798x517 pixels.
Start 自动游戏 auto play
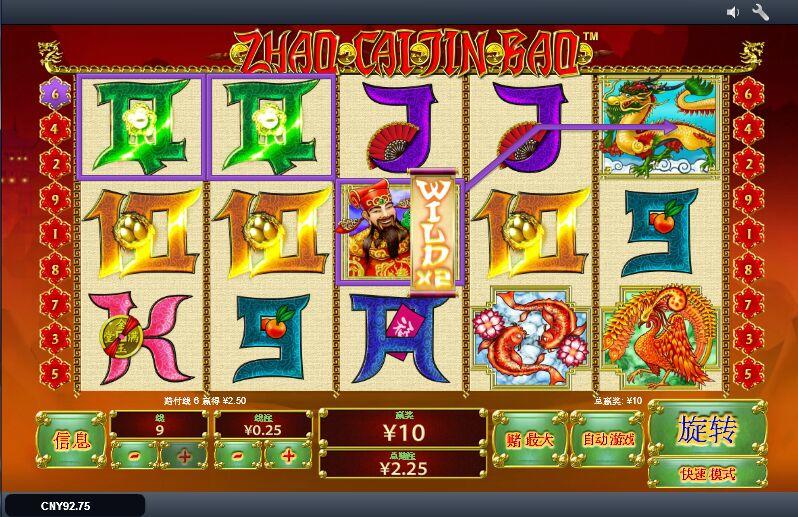tap(608, 438)
